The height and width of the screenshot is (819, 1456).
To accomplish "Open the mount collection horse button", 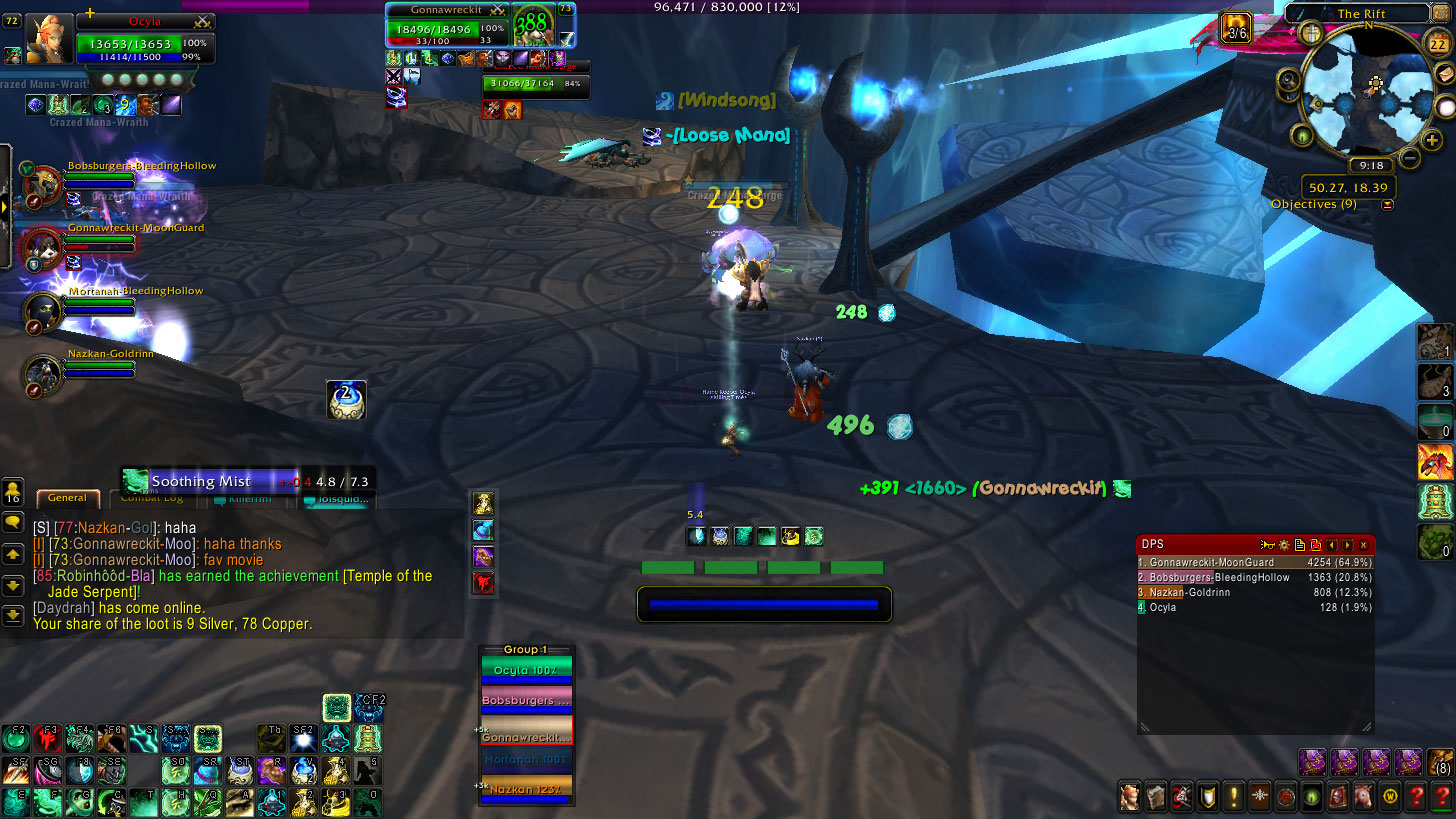I will tap(1362, 797).
